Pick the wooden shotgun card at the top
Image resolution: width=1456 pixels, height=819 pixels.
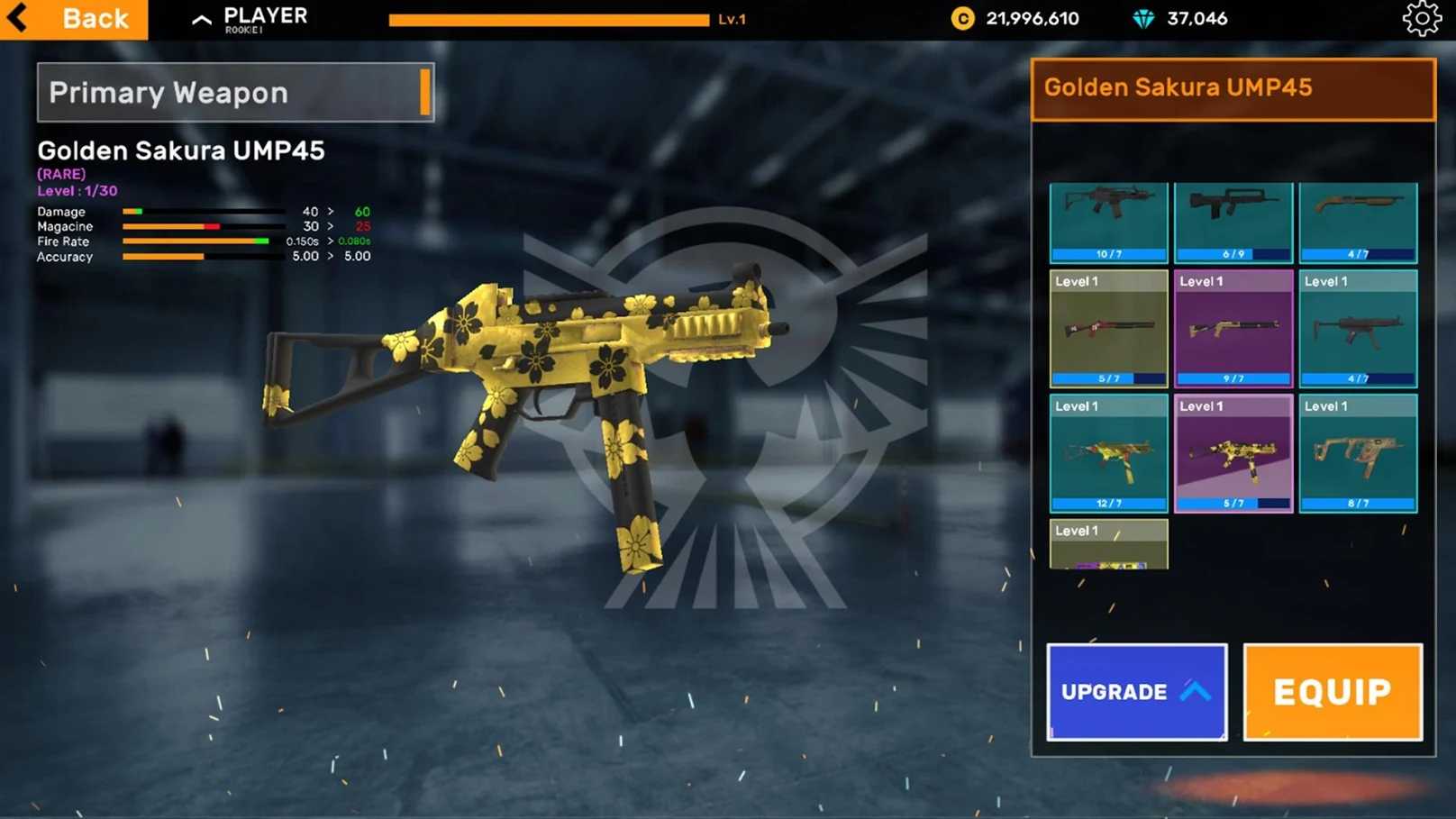(x=1358, y=222)
